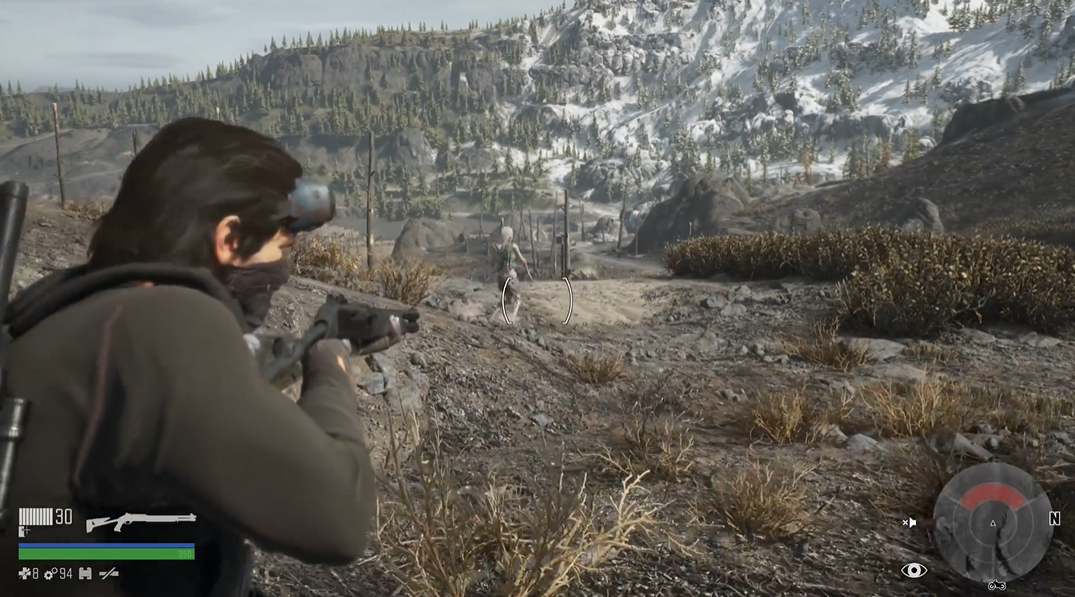Click the muted speaker noise icon
The width and height of the screenshot is (1075, 597).
click(x=909, y=522)
